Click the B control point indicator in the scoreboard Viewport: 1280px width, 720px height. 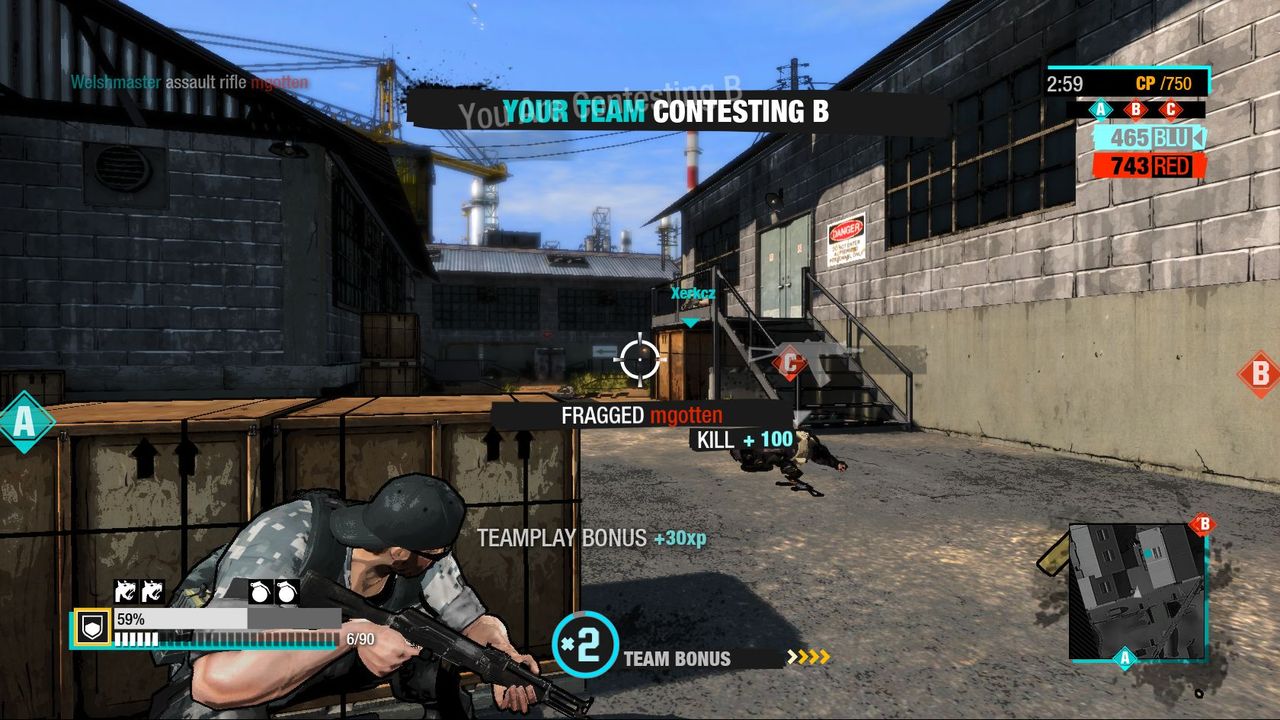[x=1135, y=108]
